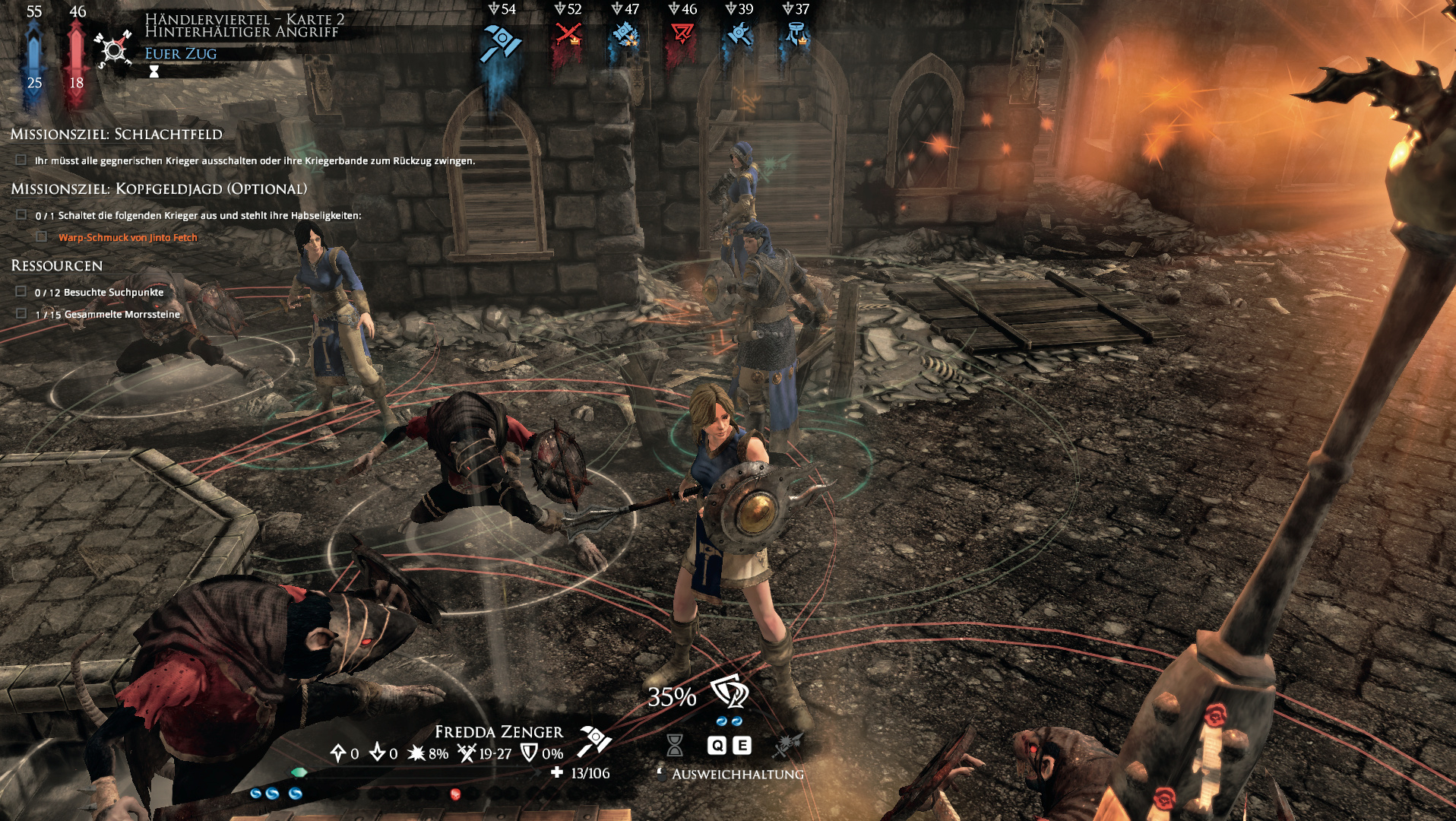Screen dimensions: 1456x821
Task: Choose the red triangle unit with initiative 46
Action: (682, 35)
